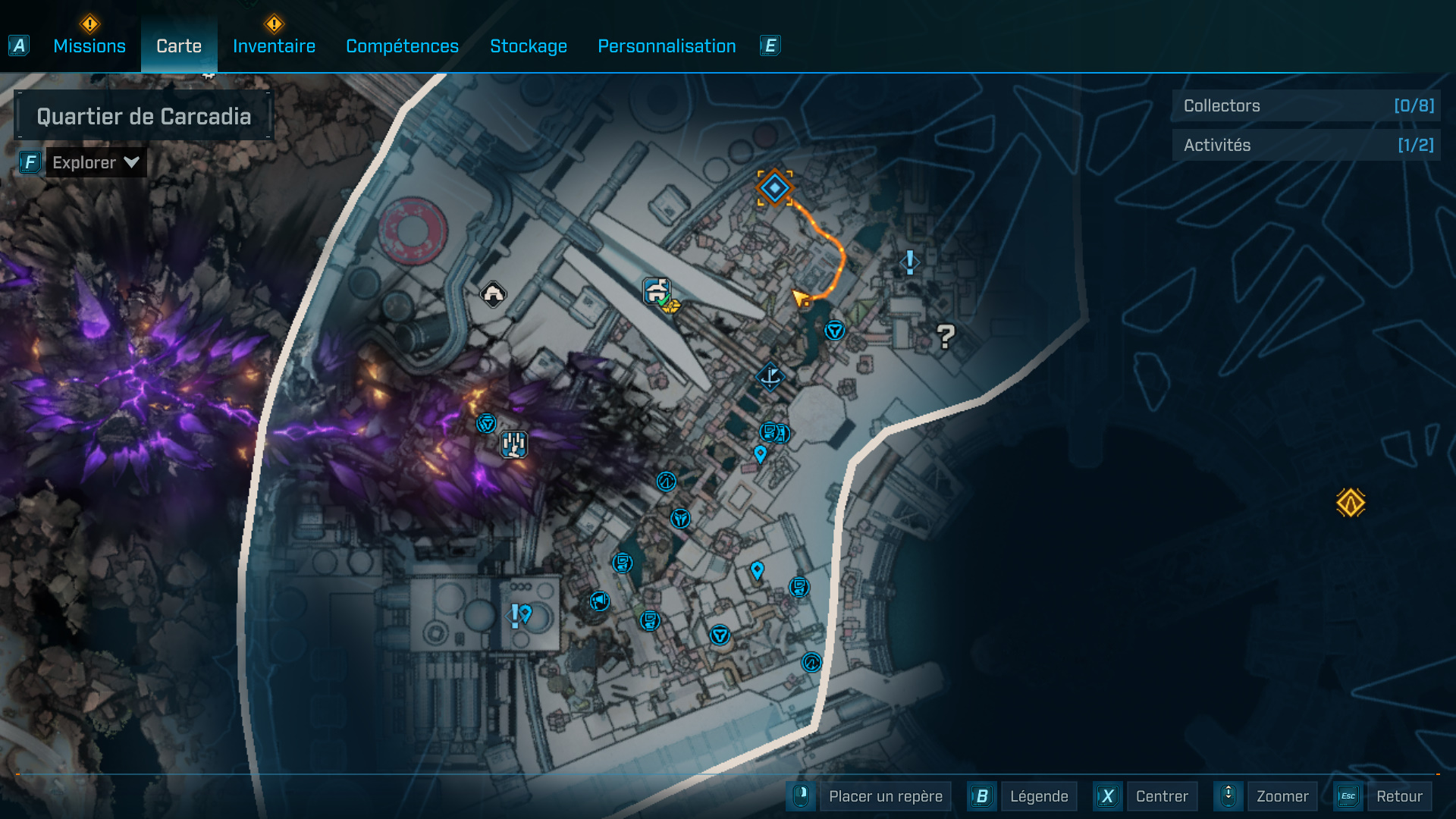Select the fast travel anchor icon

tap(769, 377)
